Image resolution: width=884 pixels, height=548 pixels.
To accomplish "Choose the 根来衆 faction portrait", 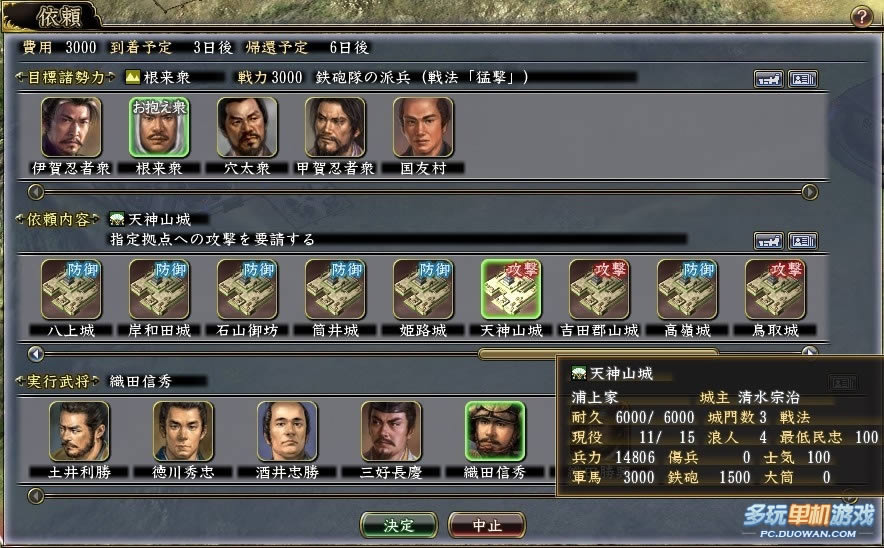I will [159, 127].
